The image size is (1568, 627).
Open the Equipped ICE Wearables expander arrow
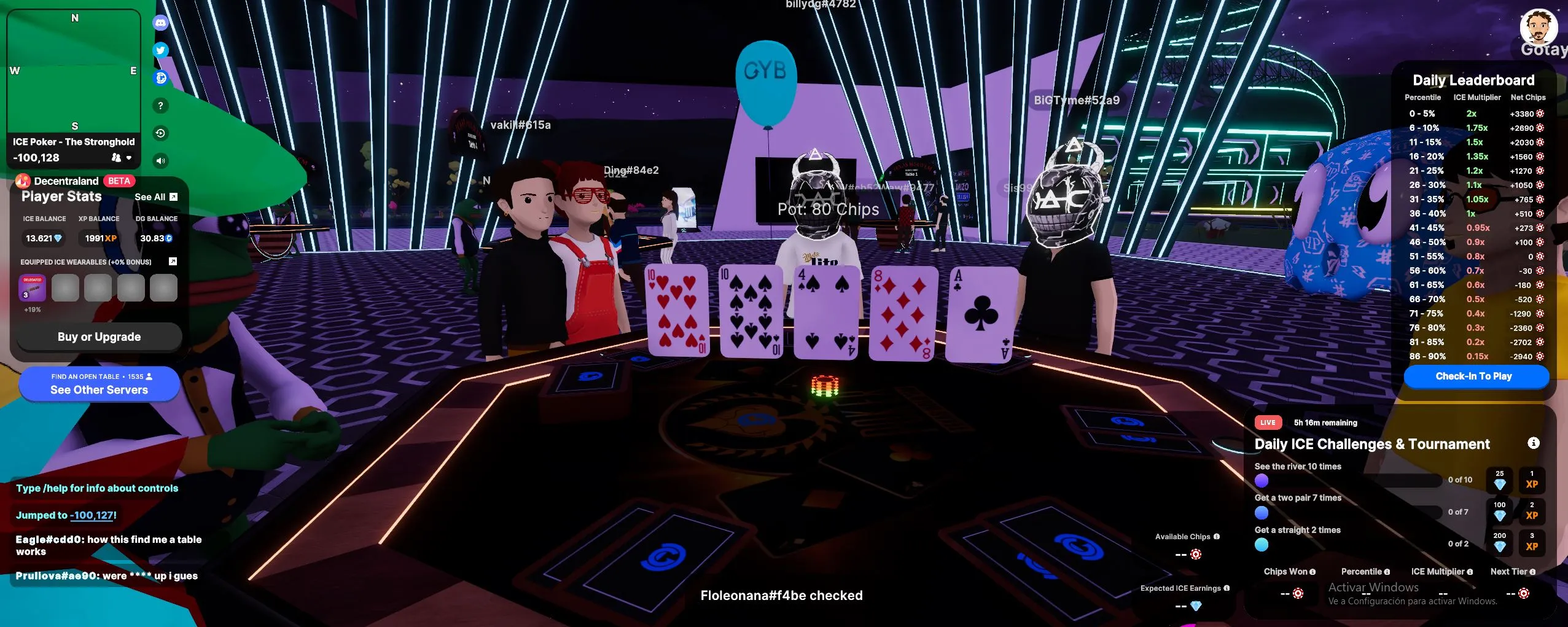pyautogui.click(x=174, y=261)
